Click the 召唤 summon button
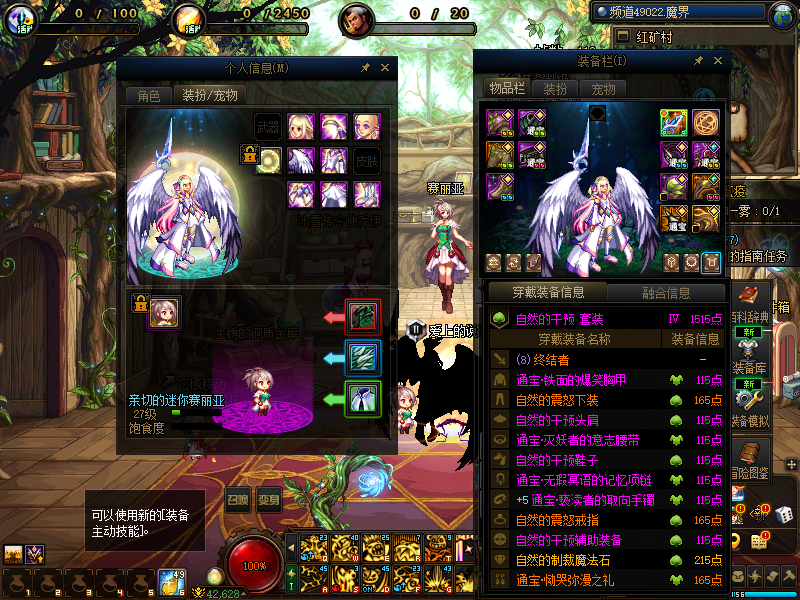This screenshot has height=600, width=800. click(236, 501)
